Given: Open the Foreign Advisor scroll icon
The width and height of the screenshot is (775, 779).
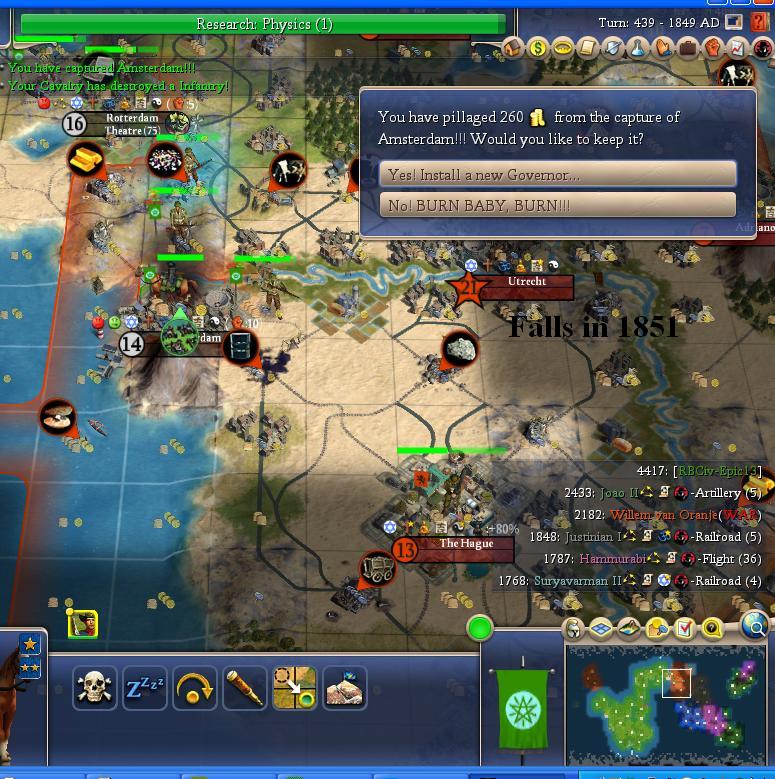Looking at the screenshot, I should click(588, 47).
